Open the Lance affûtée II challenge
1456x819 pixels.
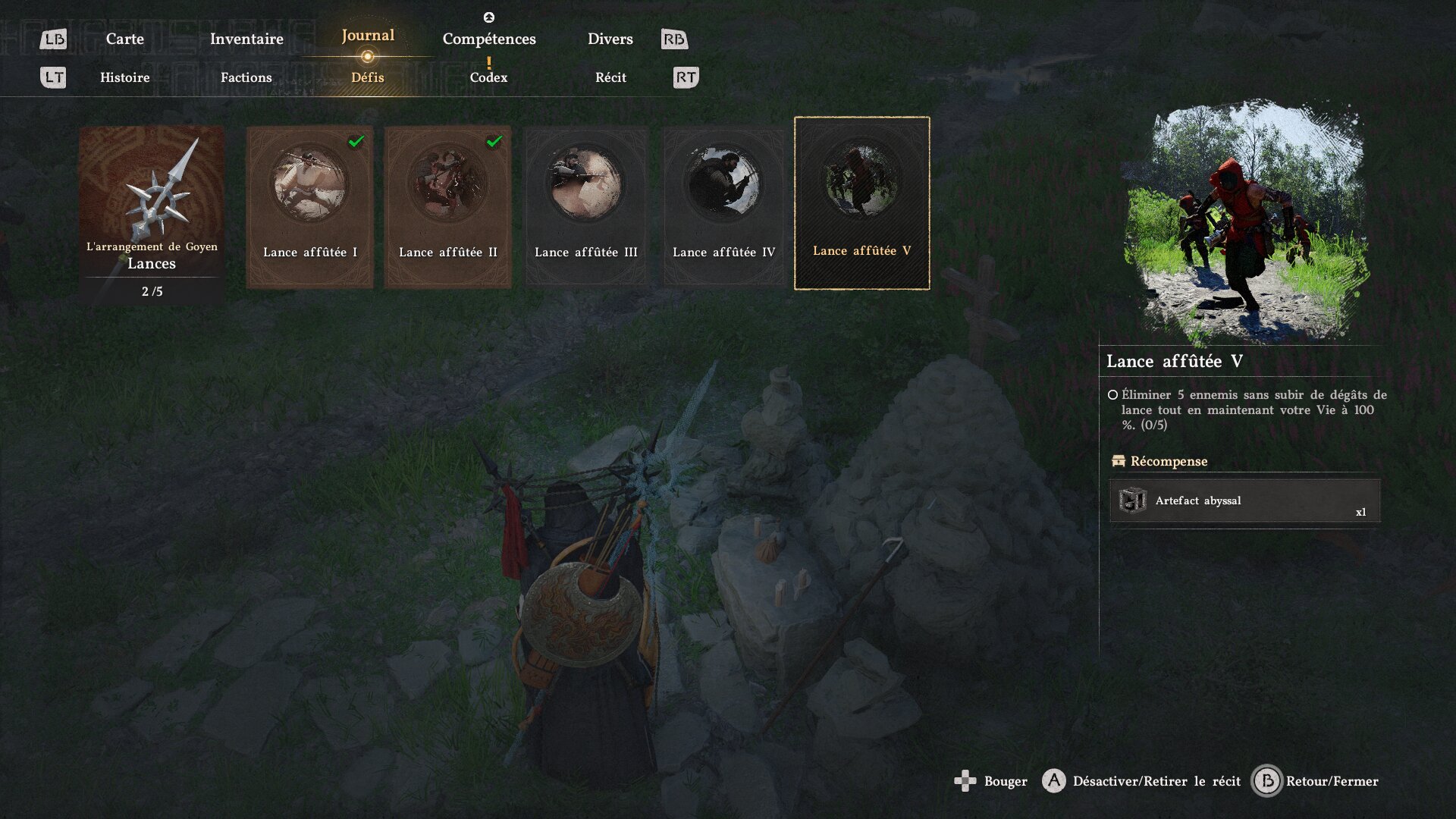point(447,206)
